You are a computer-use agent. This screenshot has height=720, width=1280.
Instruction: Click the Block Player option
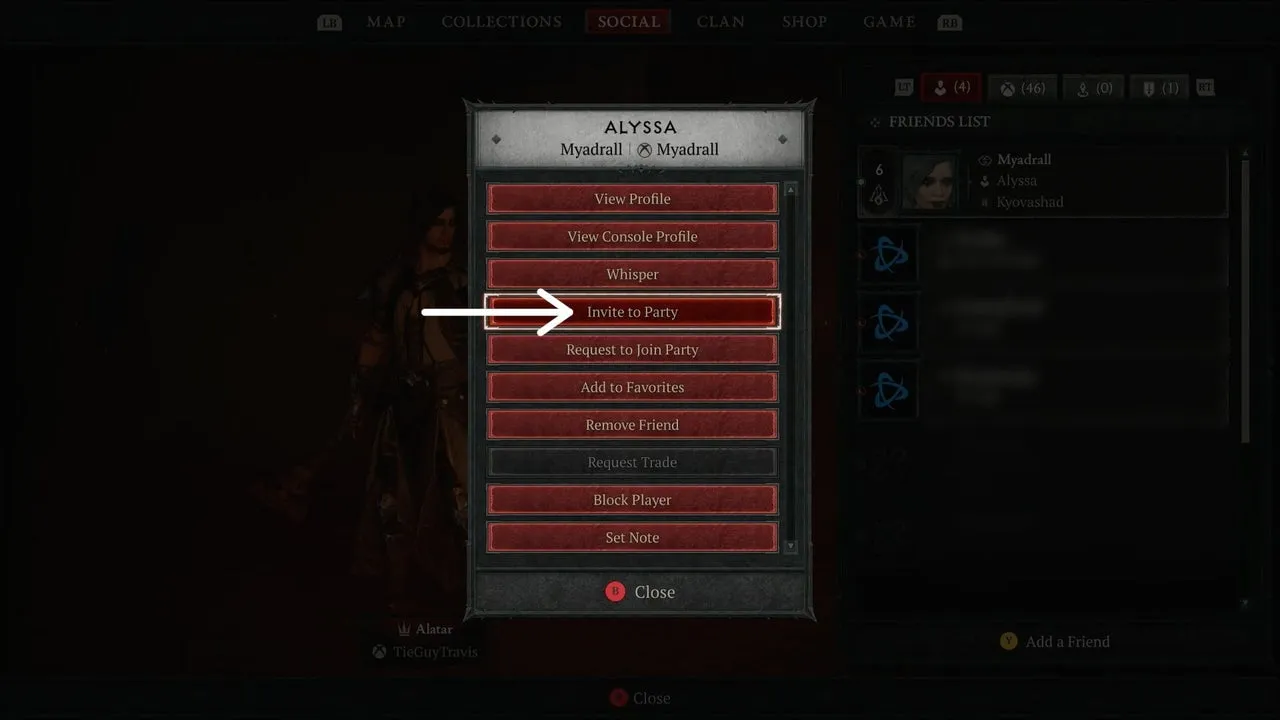coord(631,499)
